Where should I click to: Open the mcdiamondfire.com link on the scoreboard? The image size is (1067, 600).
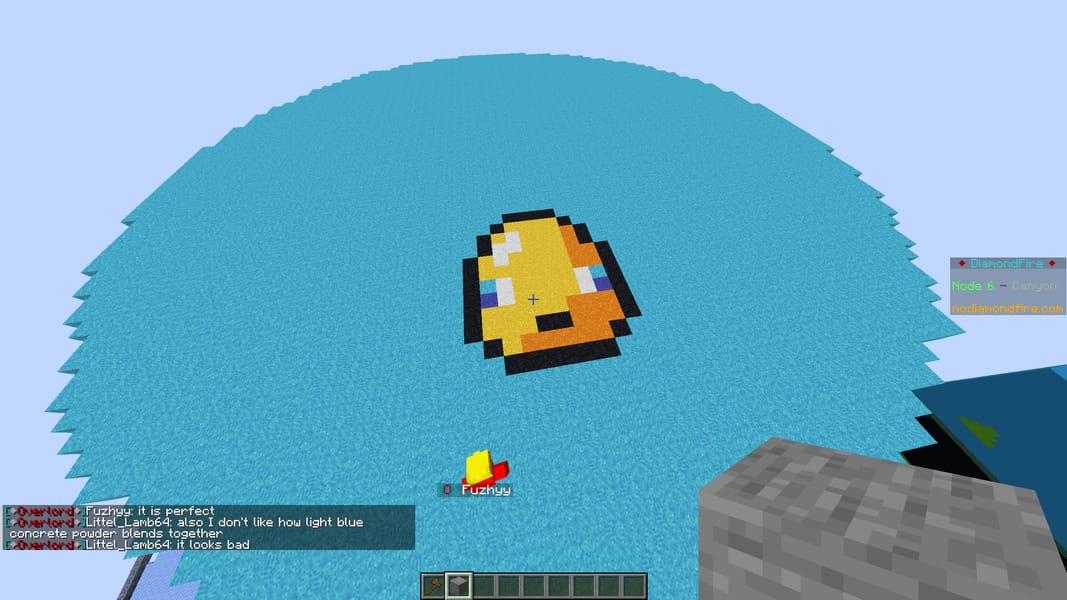coord(1007,308)
